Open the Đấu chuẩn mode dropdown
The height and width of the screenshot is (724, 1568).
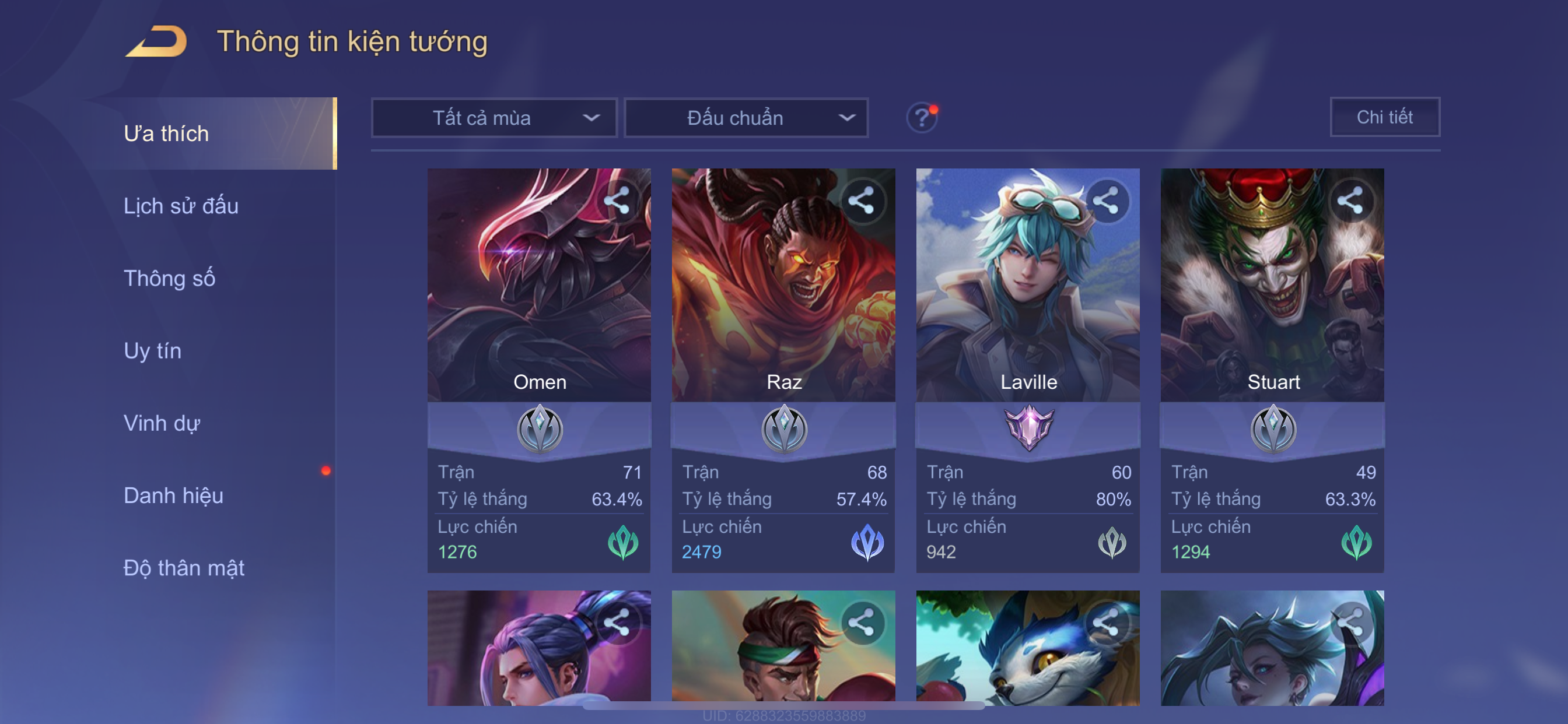[746, 117]
